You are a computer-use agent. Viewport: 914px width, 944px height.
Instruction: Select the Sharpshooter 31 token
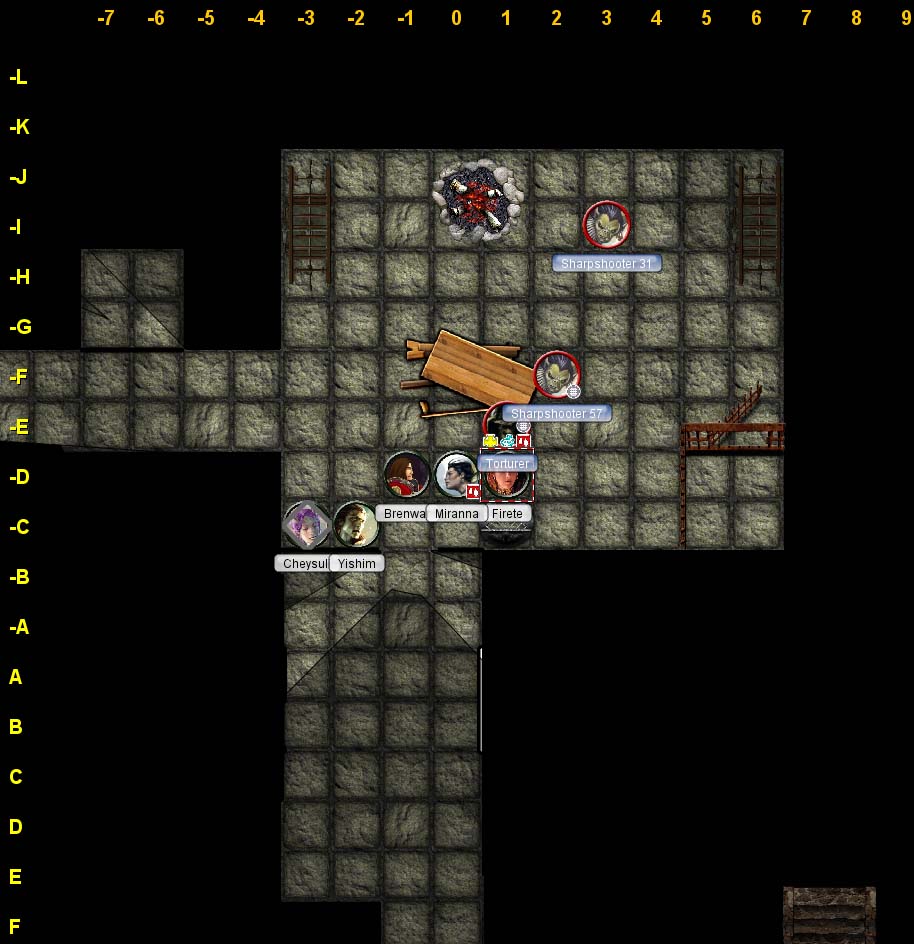[x=606, y=225]
